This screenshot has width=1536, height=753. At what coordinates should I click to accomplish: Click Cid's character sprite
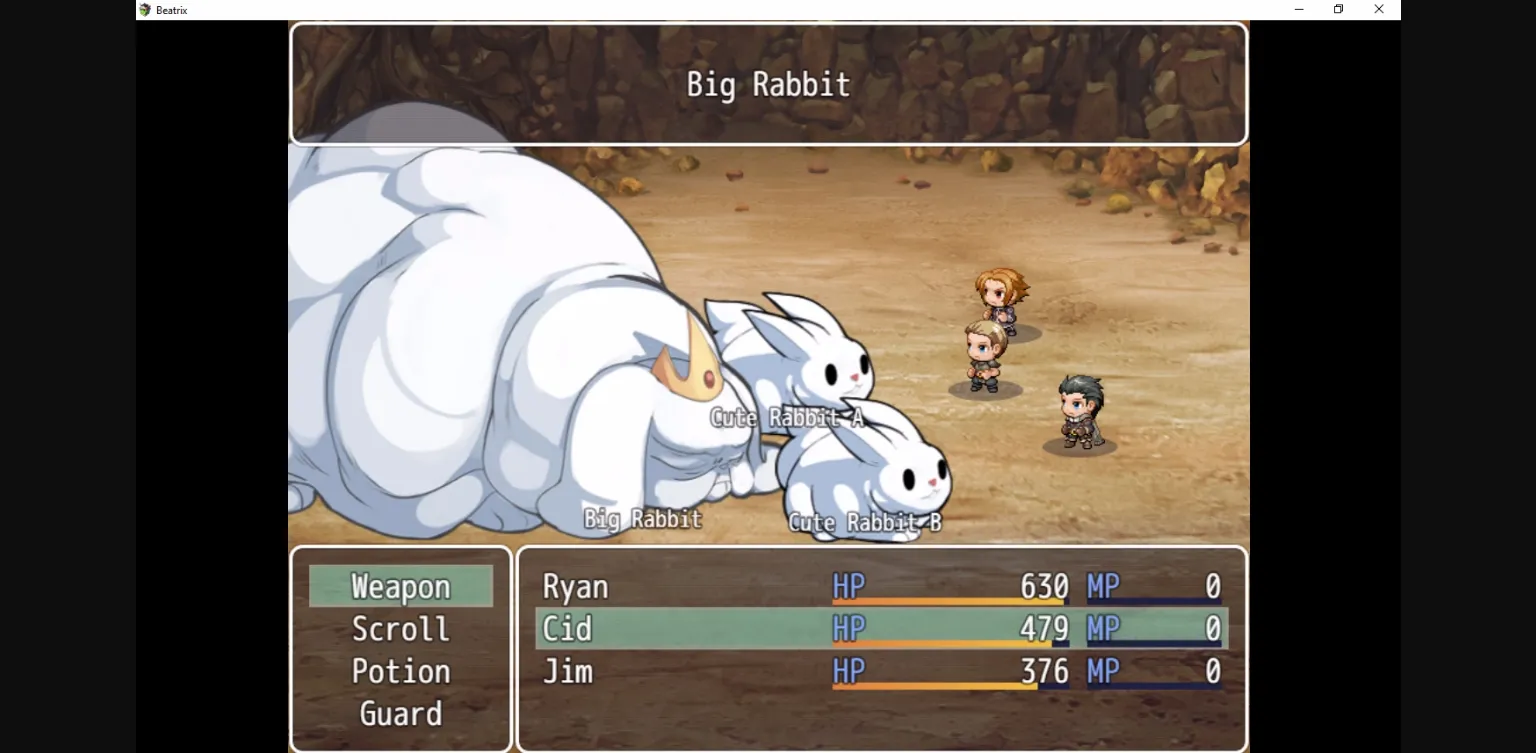985,355
